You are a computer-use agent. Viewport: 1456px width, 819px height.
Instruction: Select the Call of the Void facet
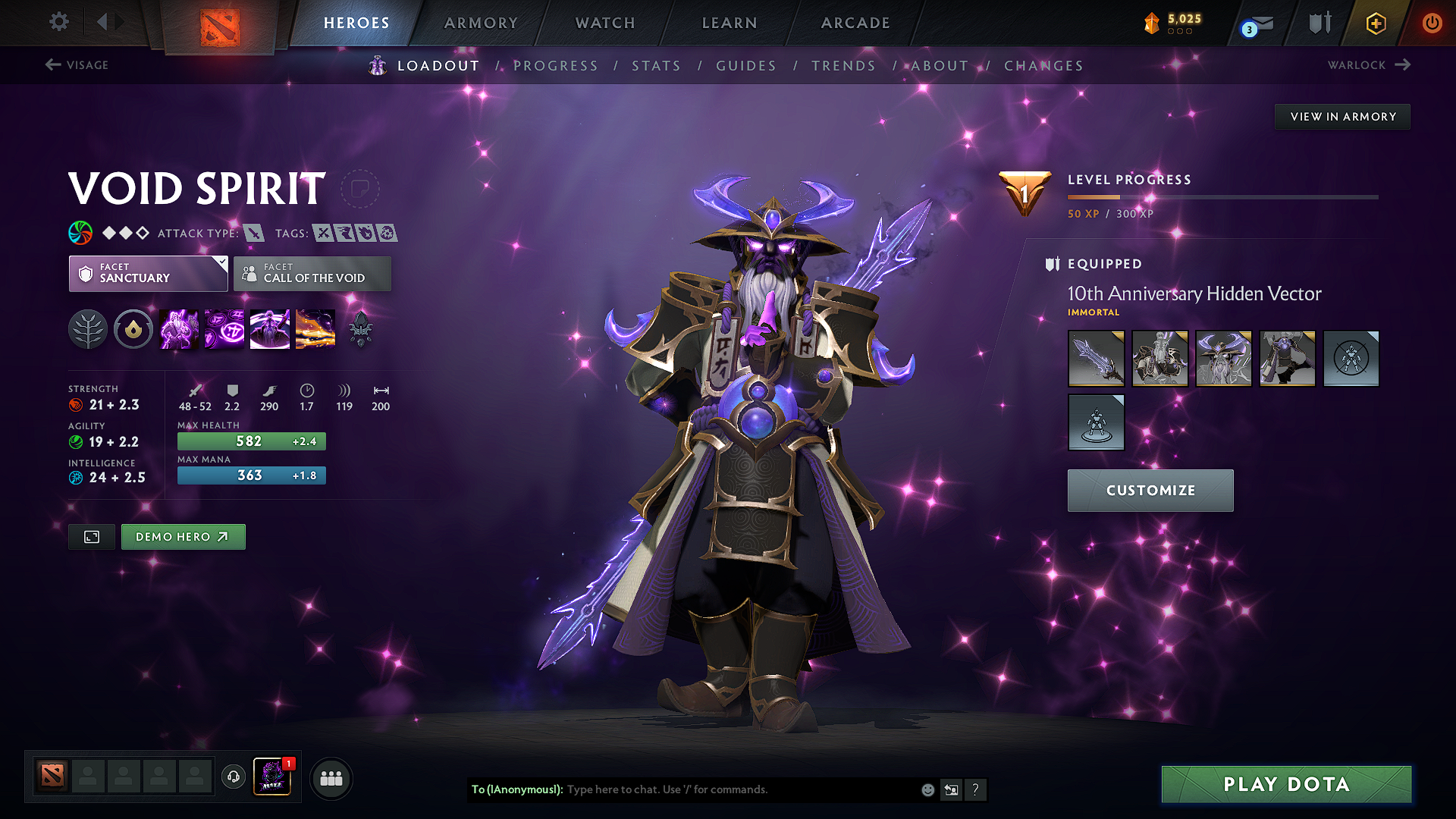312,274
